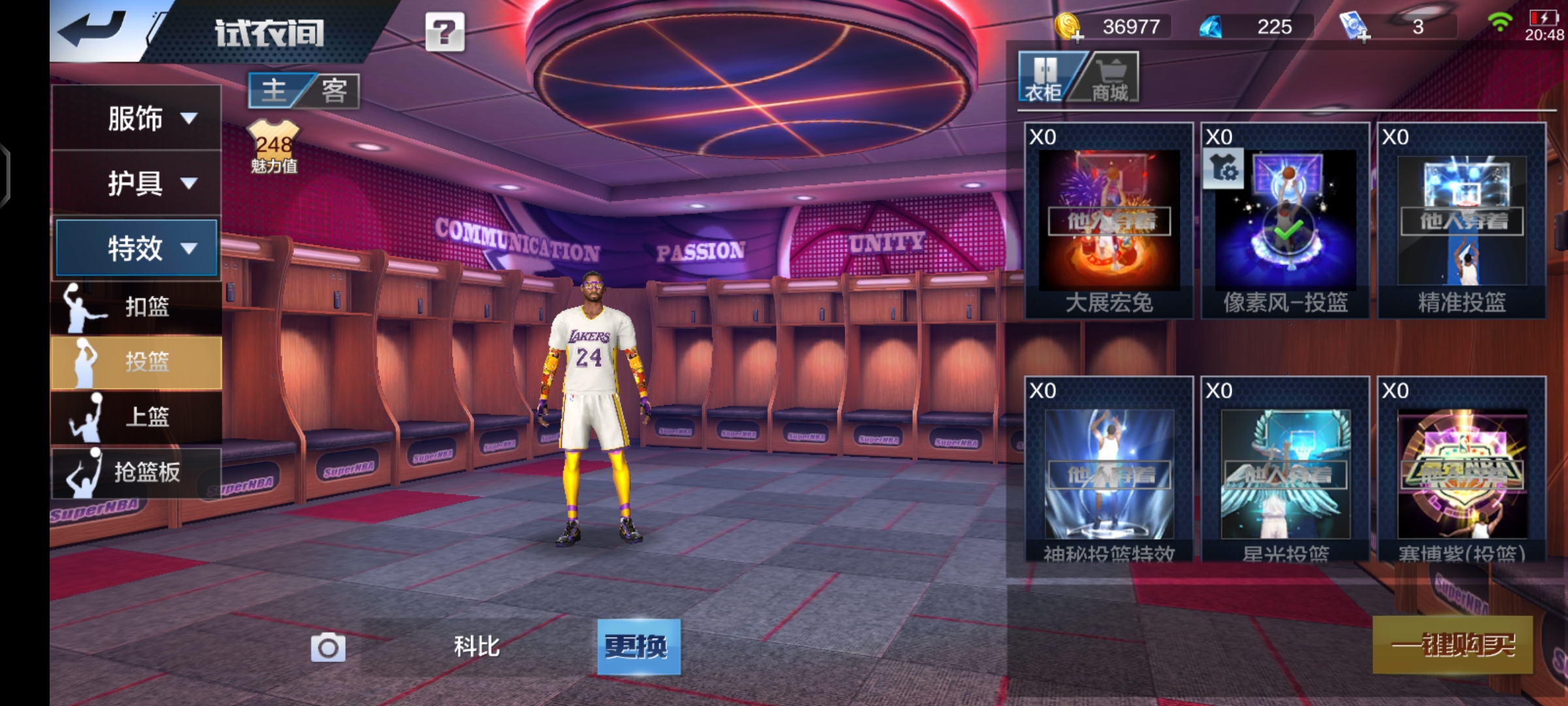Open the 衣柜 wardrobe tab

[1043, 78]
